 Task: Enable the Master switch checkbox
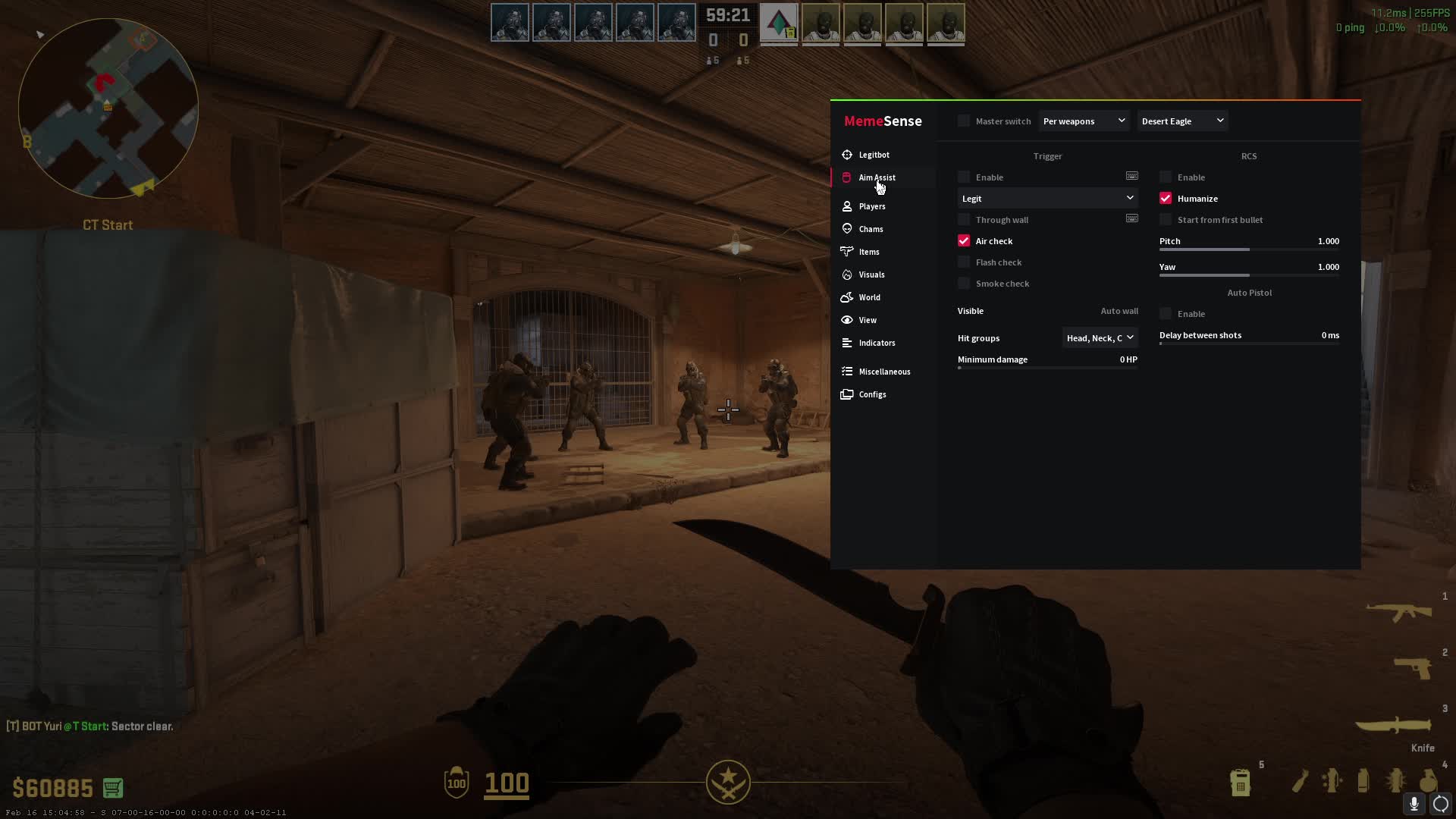pyautogui.click(x=963, y=121)
